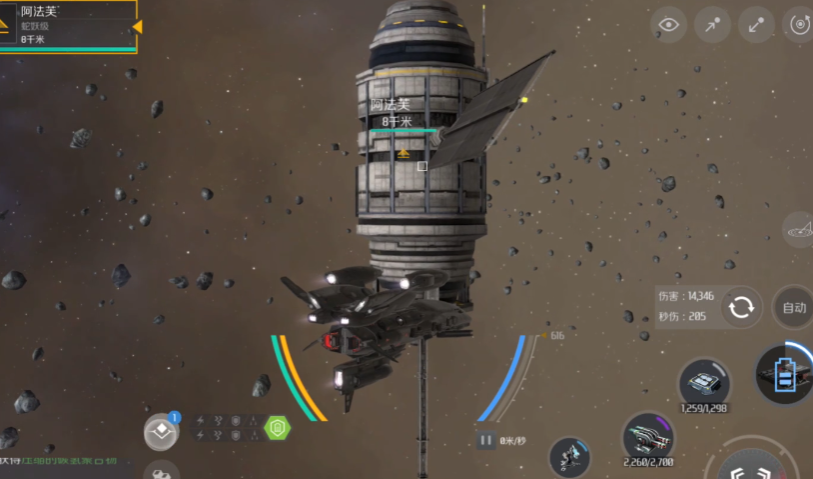The width and height of the screenshot is (813, 479).
Task: Tap the keep-distance arrow button
Action: (756, 25)
